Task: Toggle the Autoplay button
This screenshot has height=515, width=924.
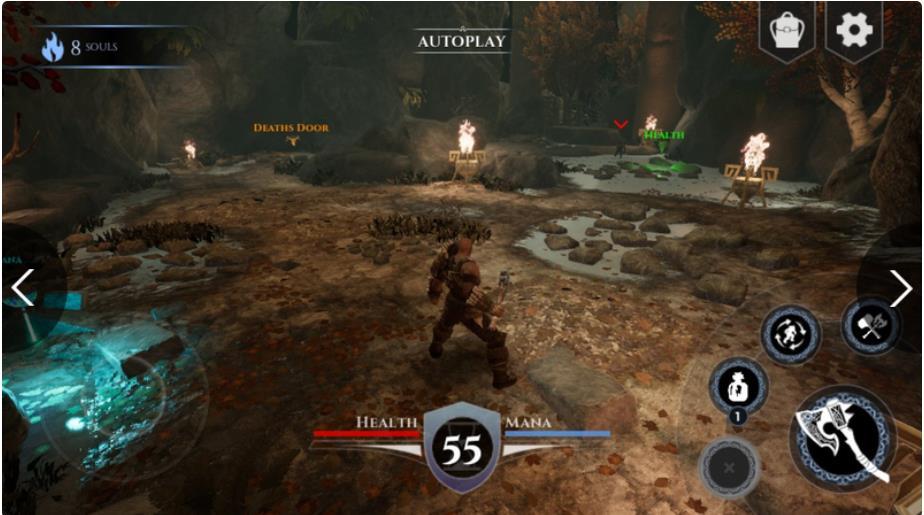Action: coord(462,41)
